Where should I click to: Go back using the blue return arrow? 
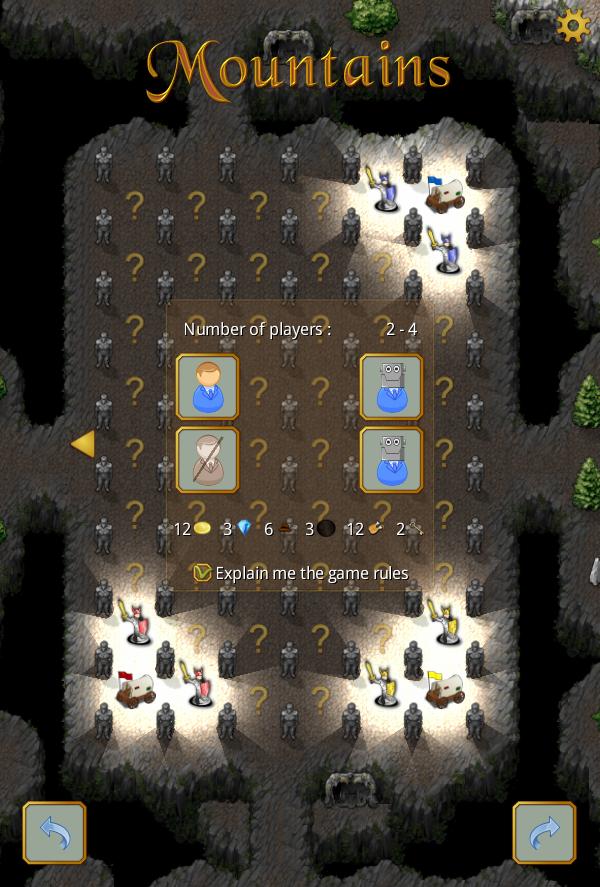pos(54,832)
